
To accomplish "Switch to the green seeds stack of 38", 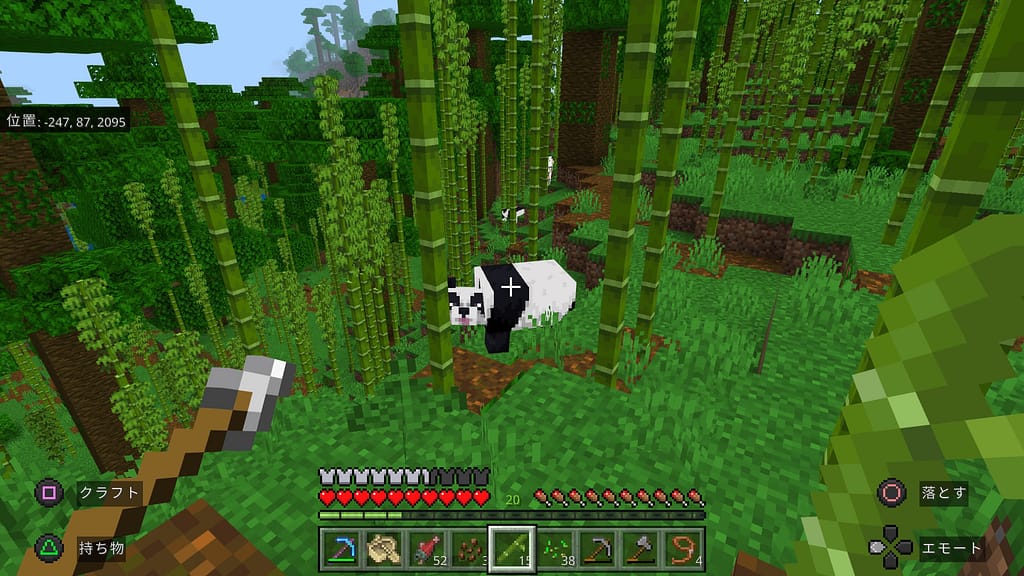I will coord(555,548).
